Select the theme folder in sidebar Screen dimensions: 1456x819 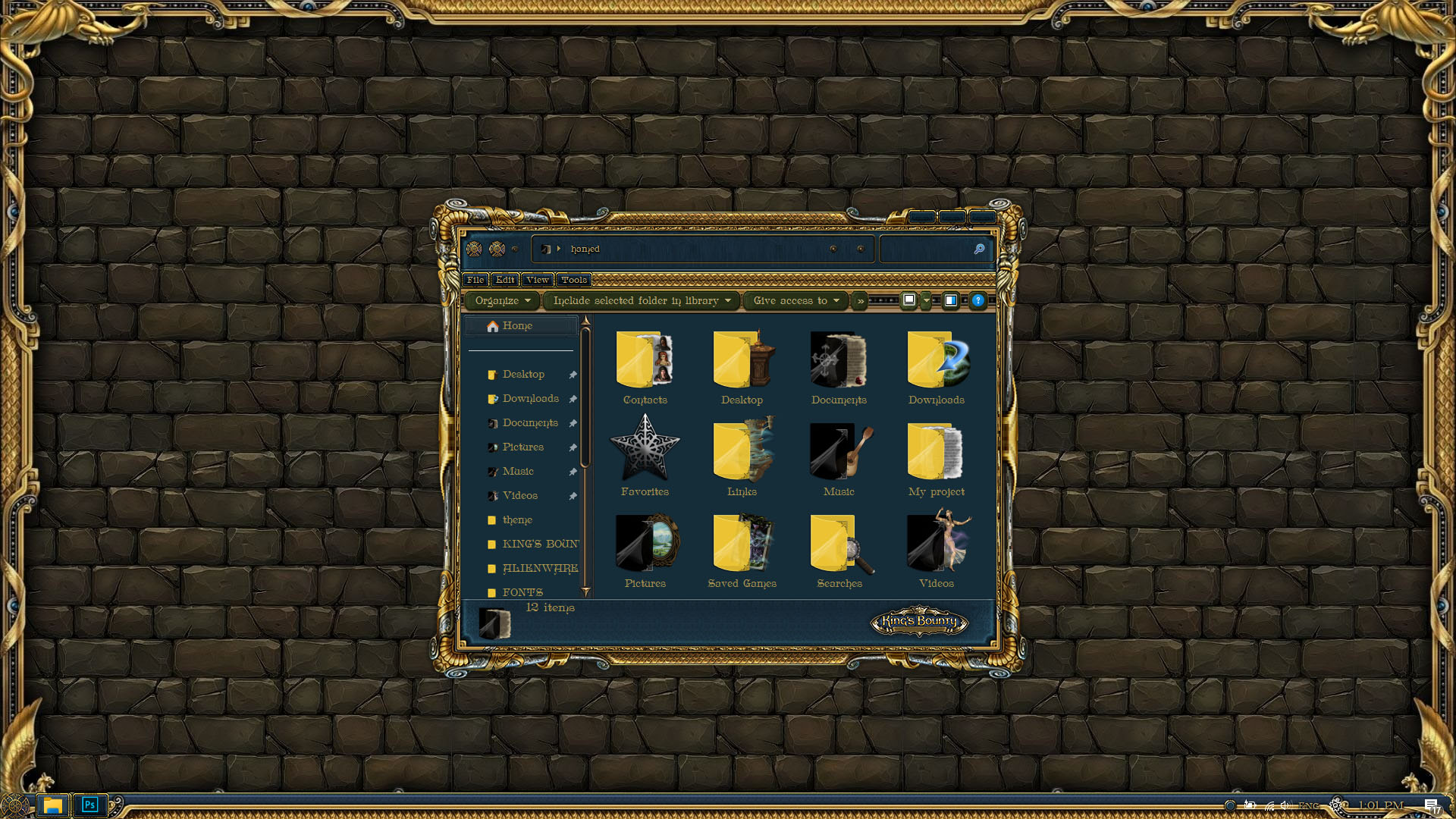[x=517, y=520]
